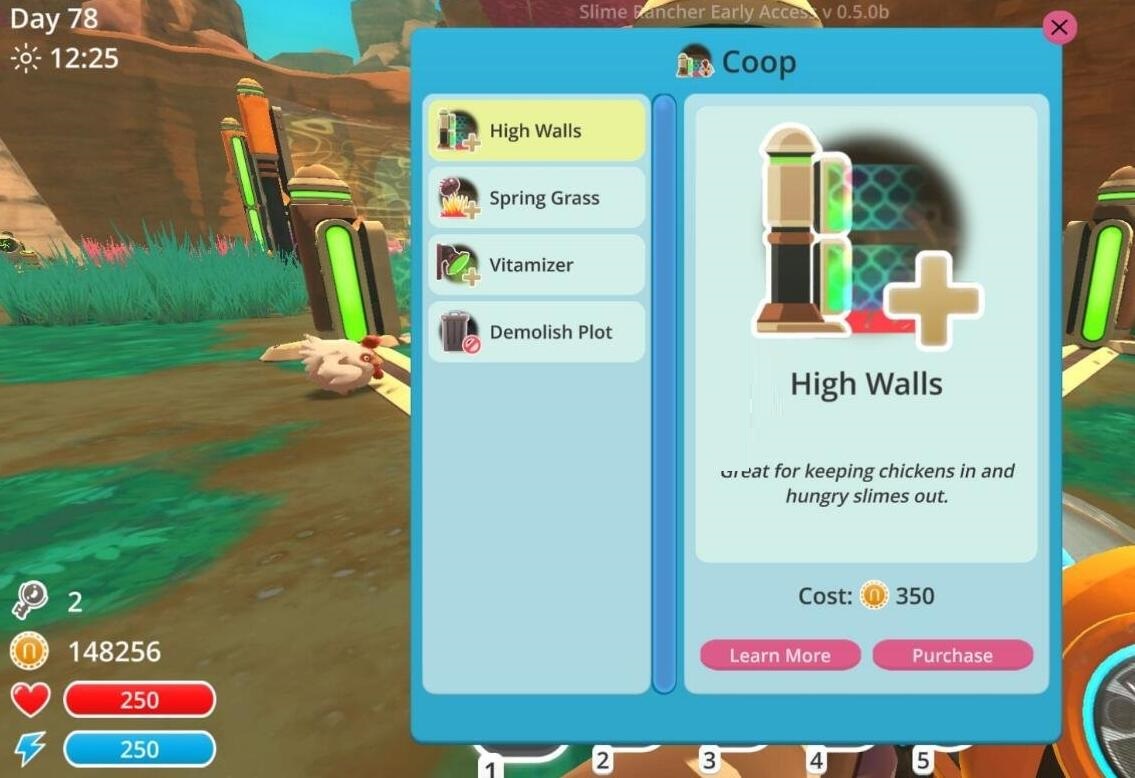The image size is (1135, 778).
Task: Purchase the High Walls upgrade
Action: pos(952,655)
